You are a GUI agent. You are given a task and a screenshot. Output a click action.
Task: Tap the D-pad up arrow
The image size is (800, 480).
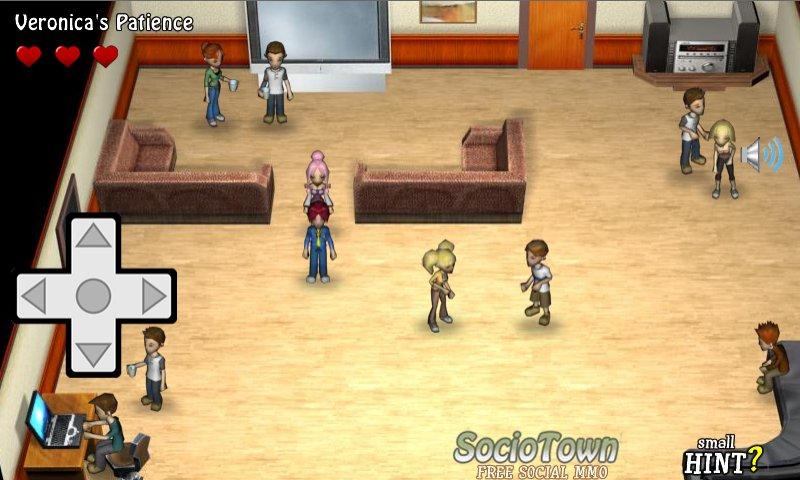click(x=94, y=237)
